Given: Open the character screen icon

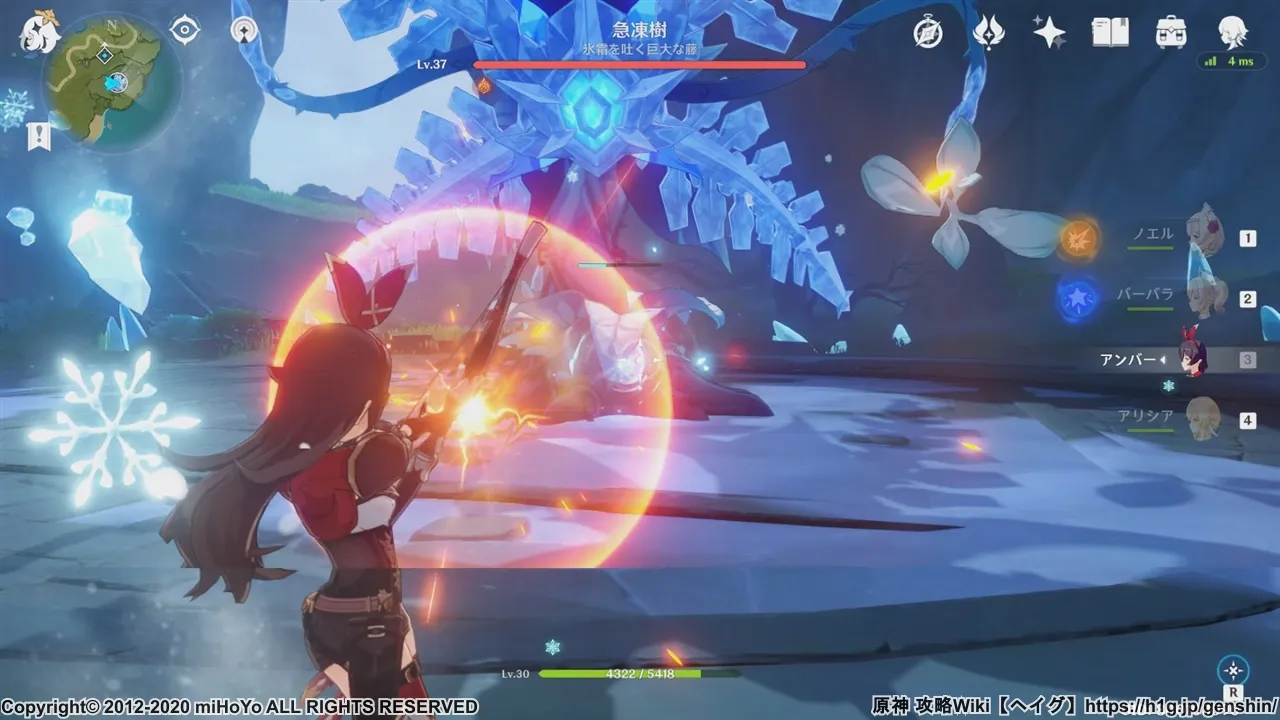Looking at the screenshot, I should point(1232,32).
